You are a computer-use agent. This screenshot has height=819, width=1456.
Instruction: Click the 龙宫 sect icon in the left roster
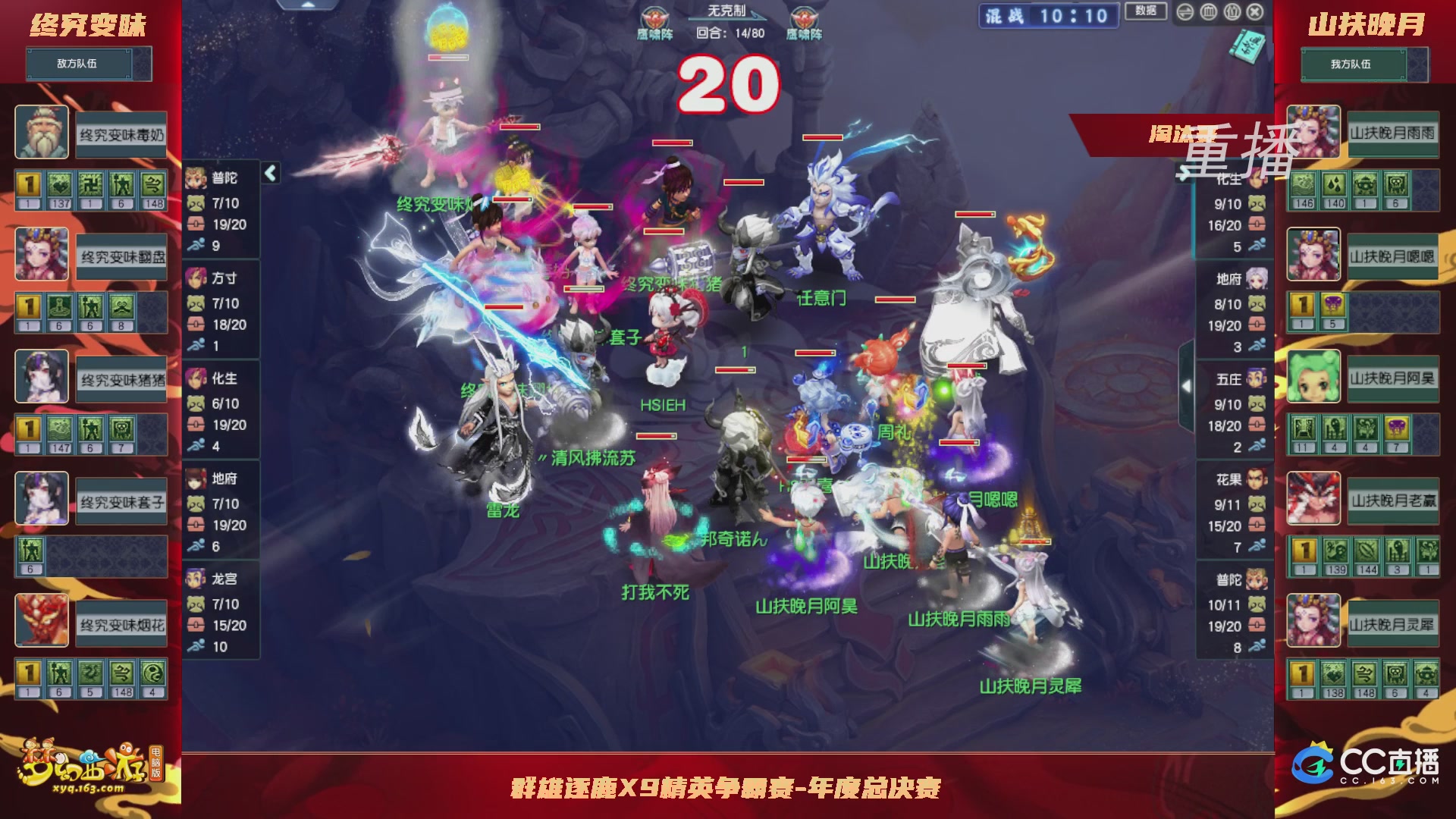tap(196, 579)
